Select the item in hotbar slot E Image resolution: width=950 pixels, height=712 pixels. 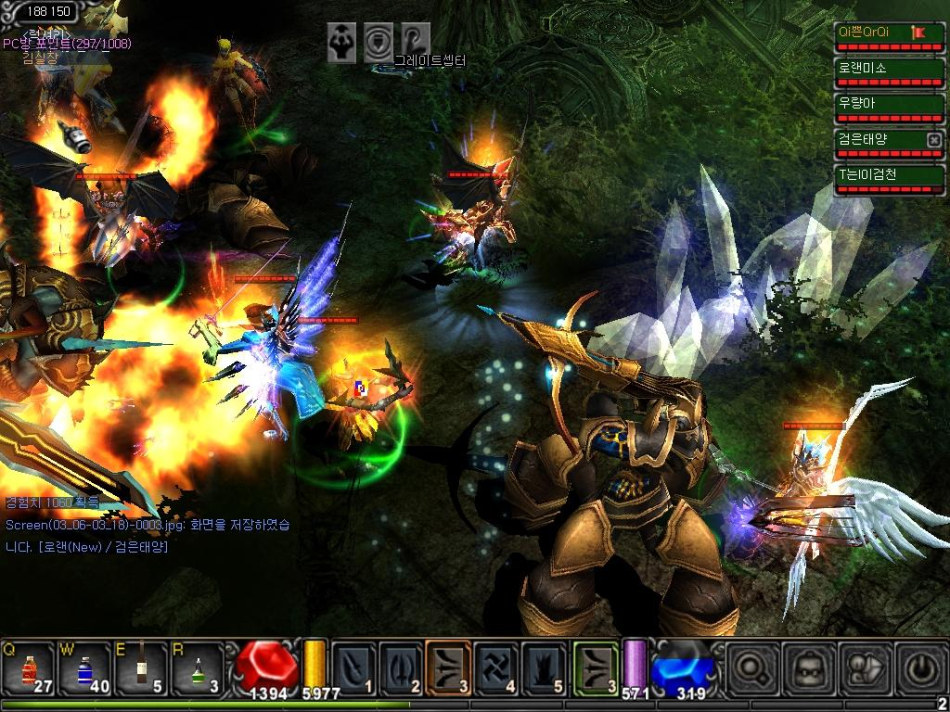click(x=141, y=667)
